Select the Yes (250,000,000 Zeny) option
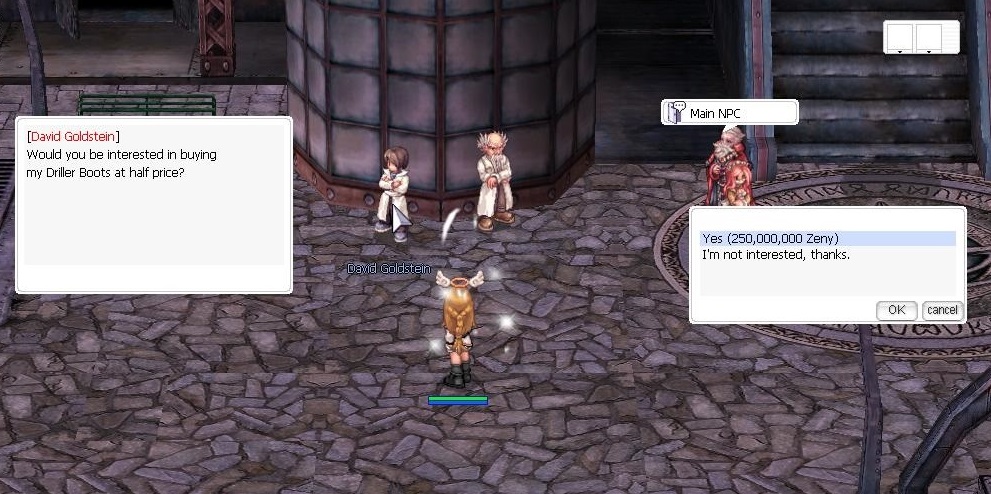 pos(770,238)
